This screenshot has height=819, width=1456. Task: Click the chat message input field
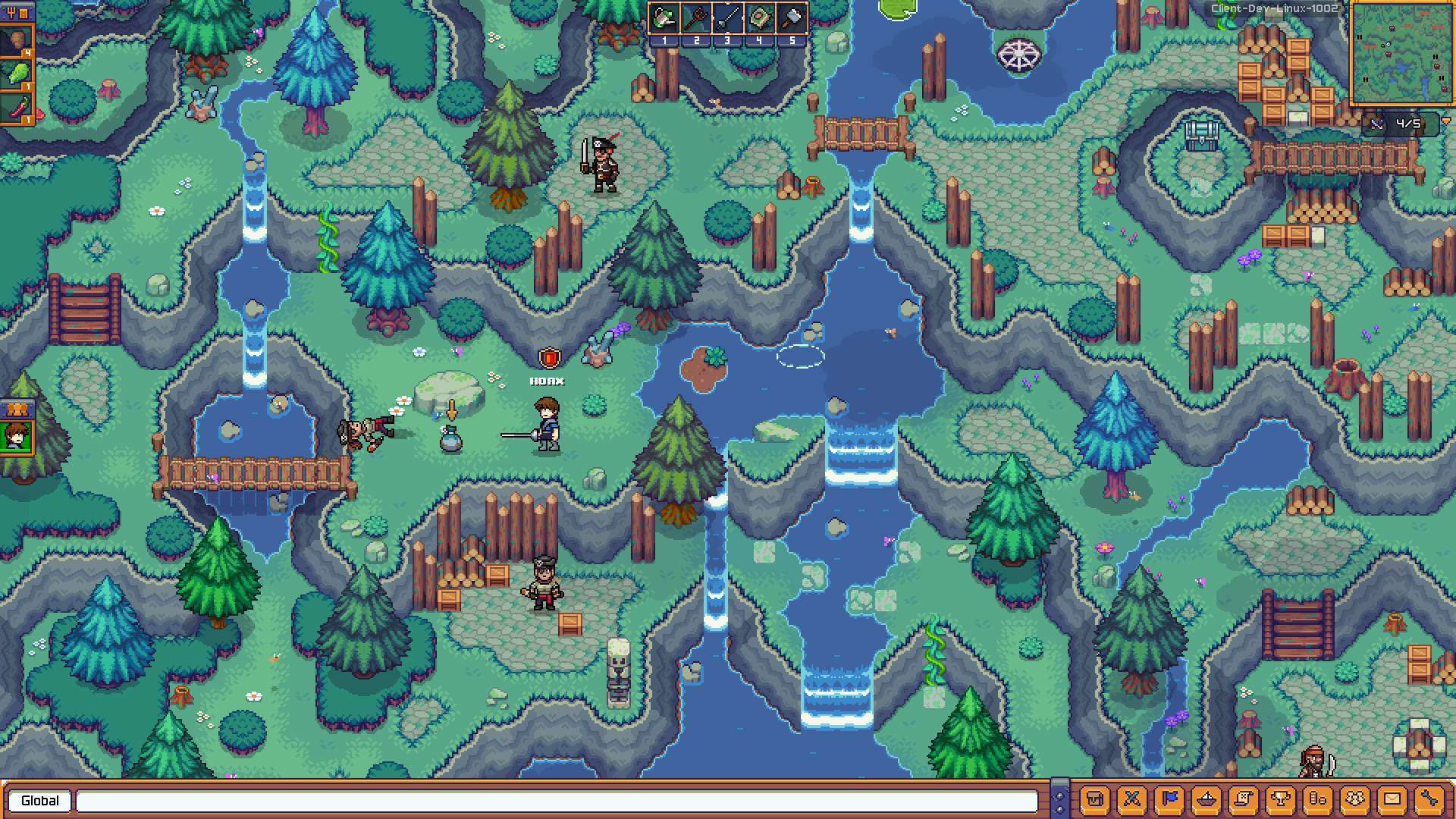[x=561, y=801]
